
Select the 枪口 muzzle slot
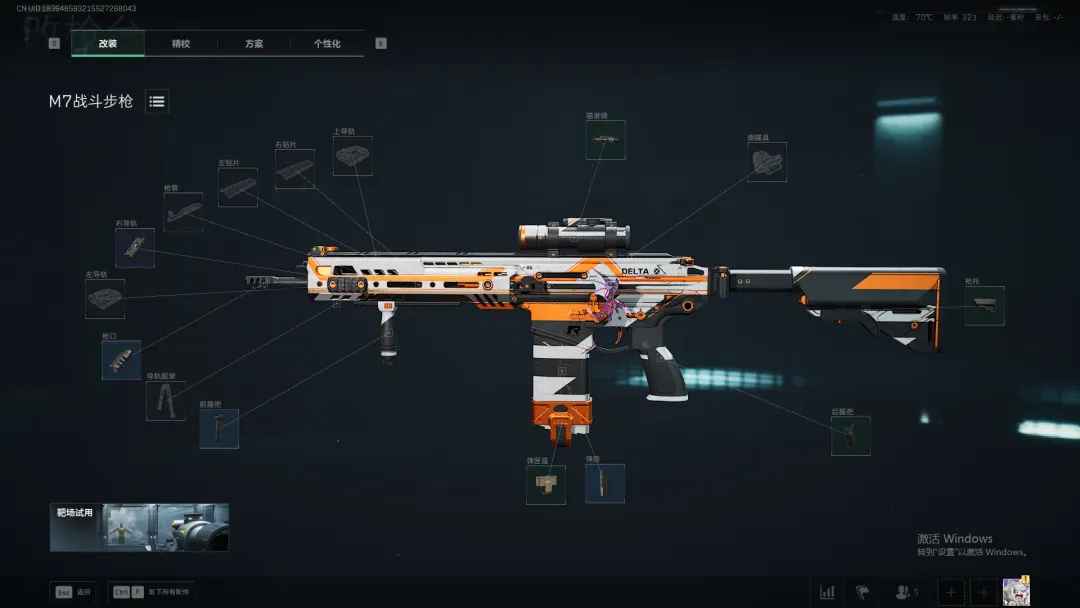[x=121, y=360]
